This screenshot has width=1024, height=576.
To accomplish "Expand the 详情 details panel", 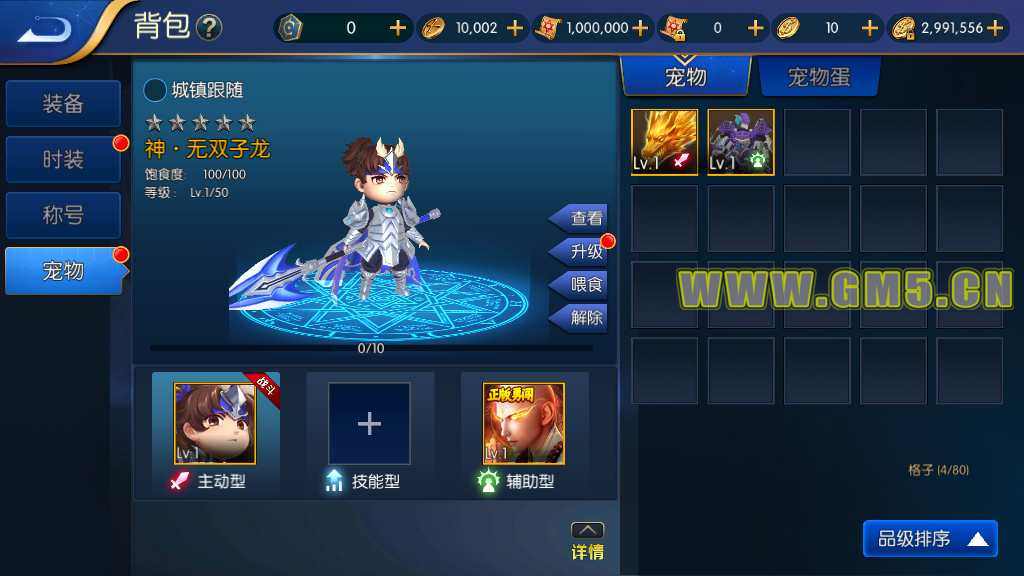I will tap(587, 541).
